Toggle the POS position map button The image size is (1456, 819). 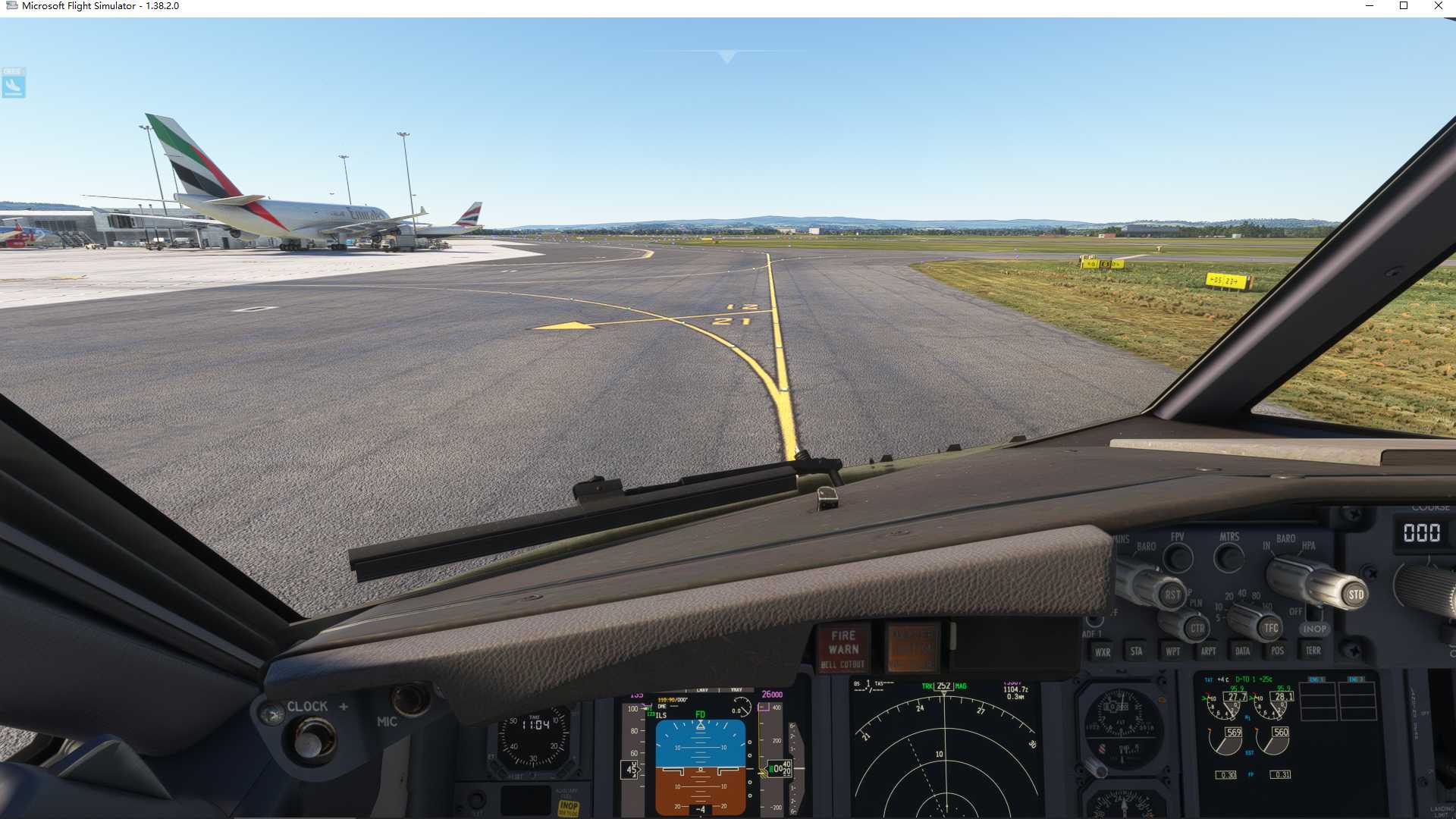(x=1278, y=651)
